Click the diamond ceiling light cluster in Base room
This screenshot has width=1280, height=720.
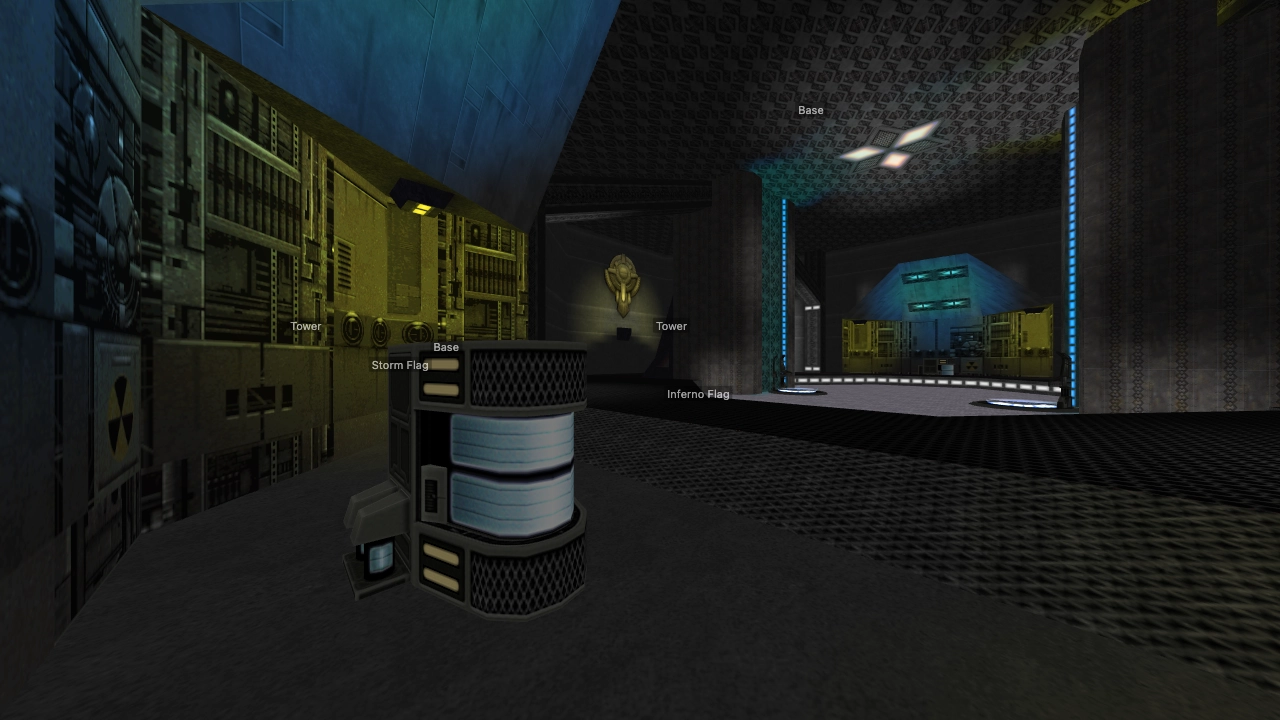890,150
